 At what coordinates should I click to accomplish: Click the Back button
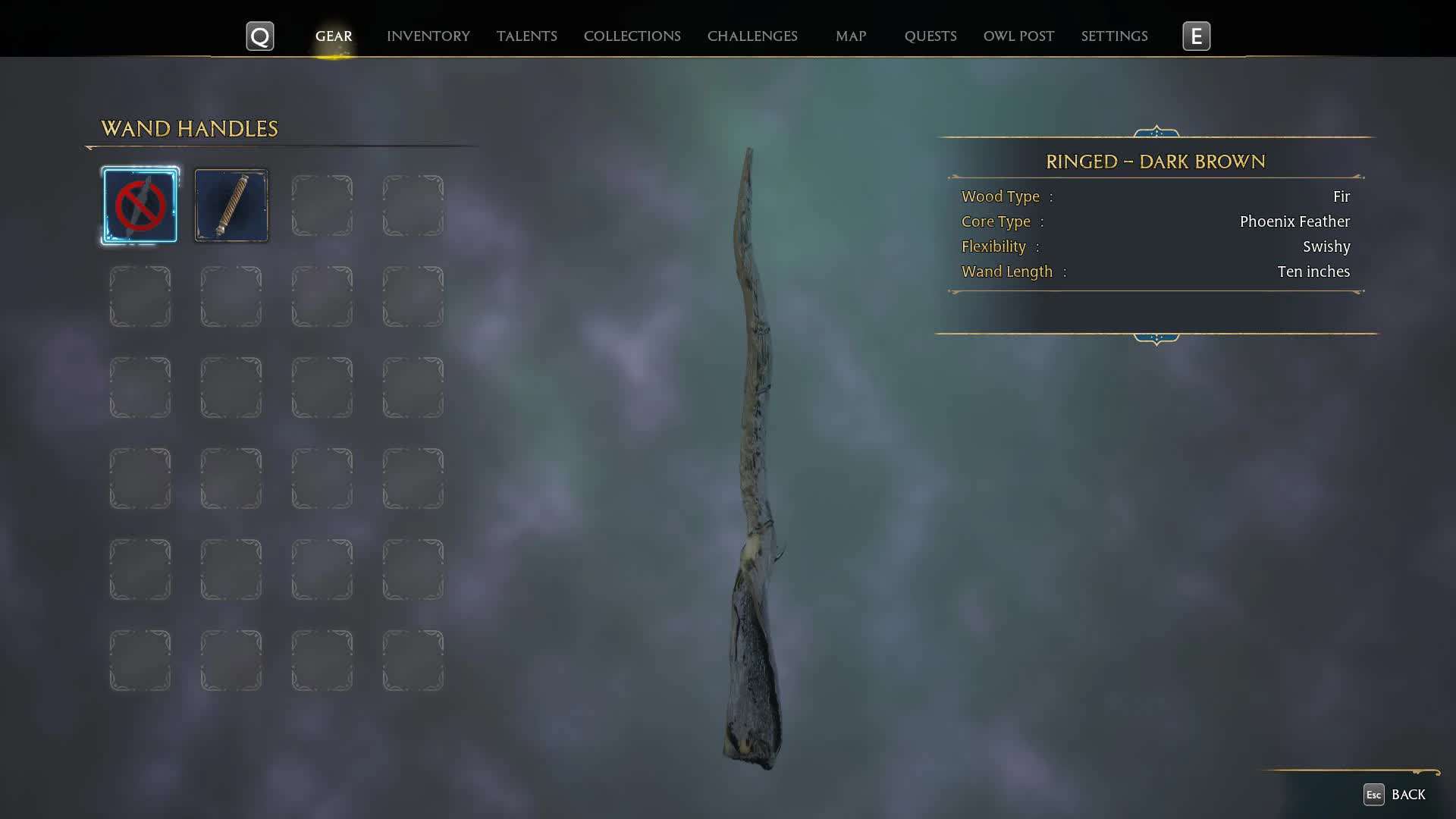(1395, 794)
